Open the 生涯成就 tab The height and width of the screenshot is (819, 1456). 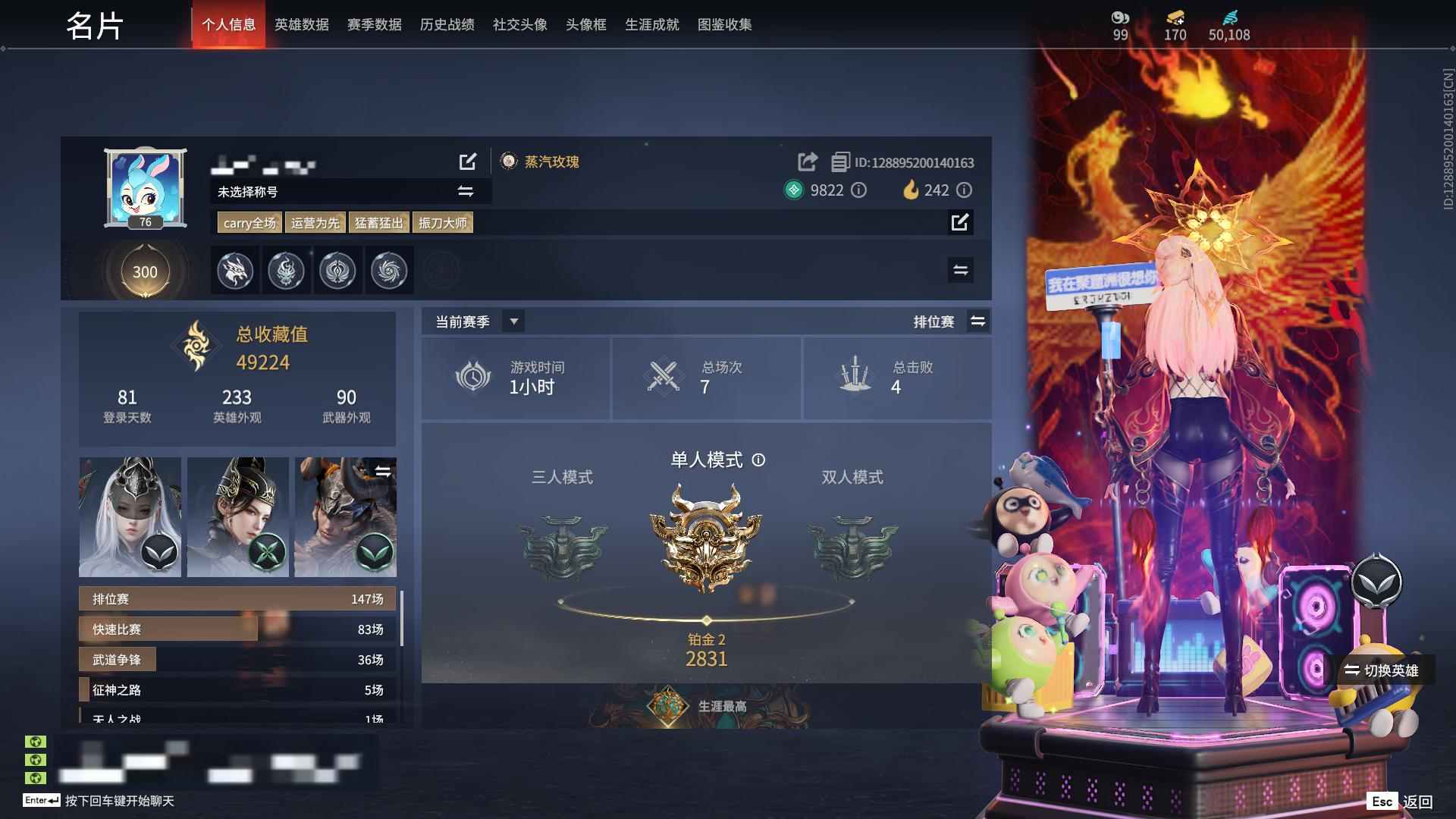point(651,24)
